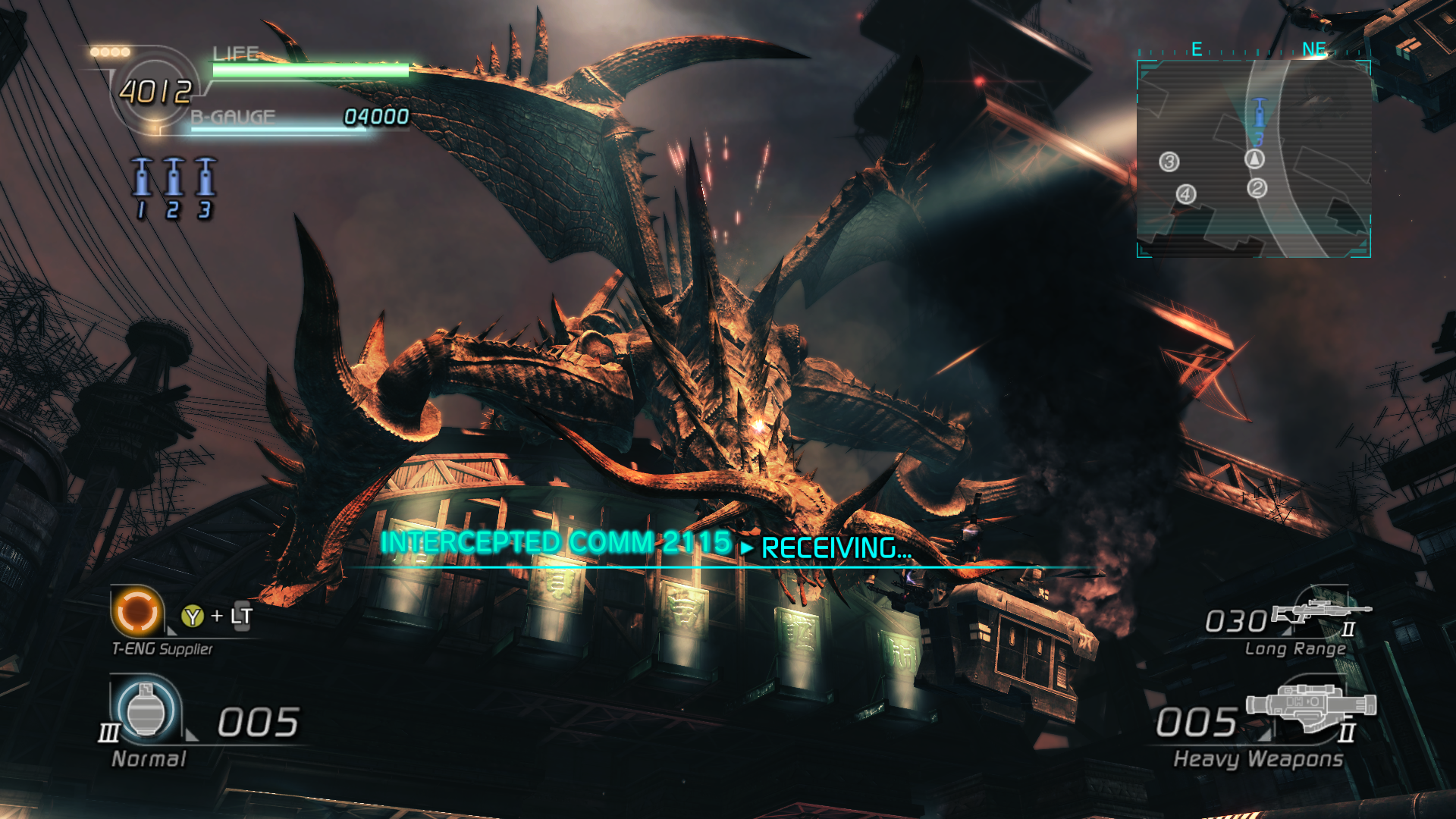Viewport: 1456px width, 819px height.
Task: Select the NE compass heading on the minimap
Action: pyautogui.click(x=1312, y=47)
